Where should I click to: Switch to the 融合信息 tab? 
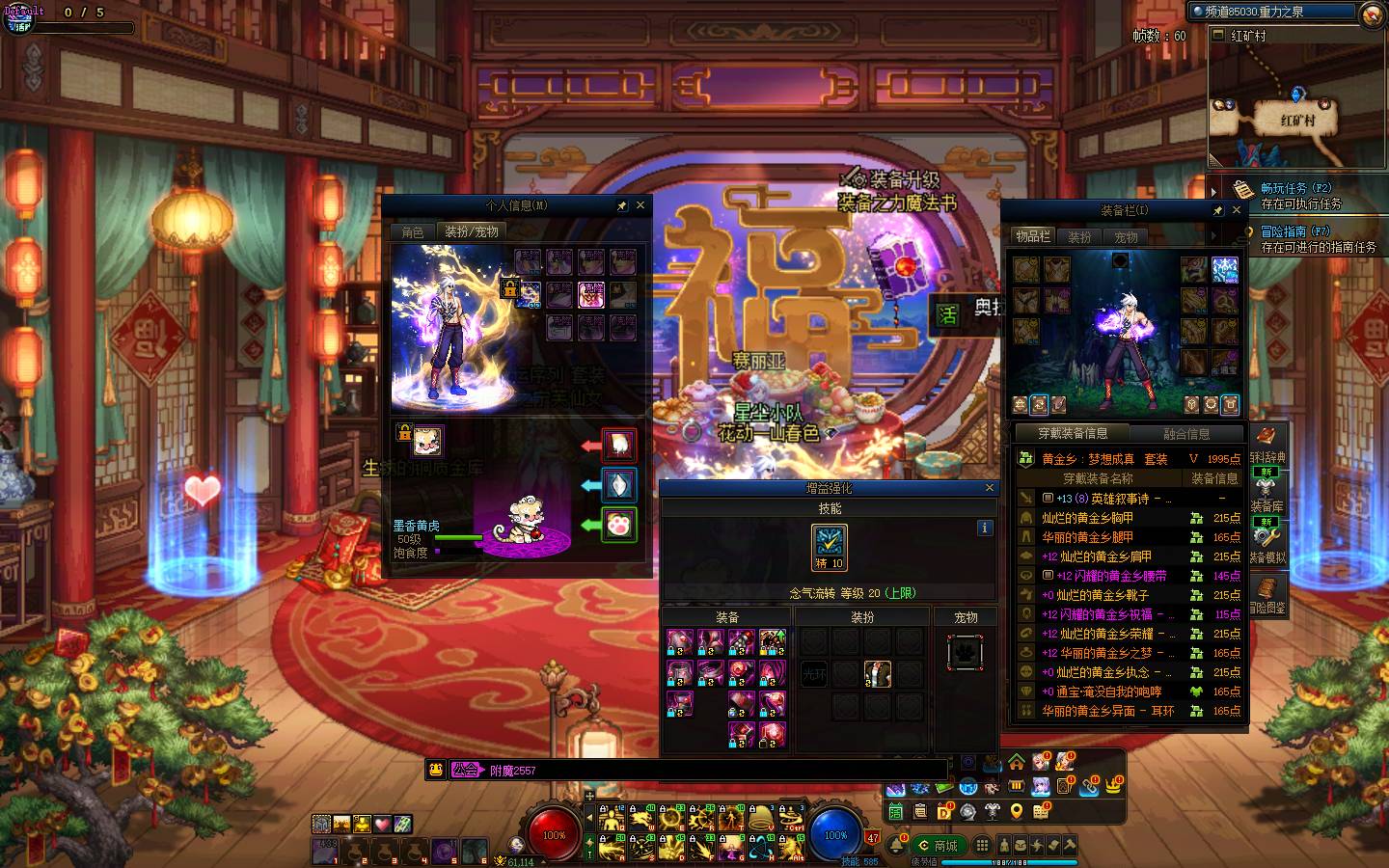pos(1185,434)
